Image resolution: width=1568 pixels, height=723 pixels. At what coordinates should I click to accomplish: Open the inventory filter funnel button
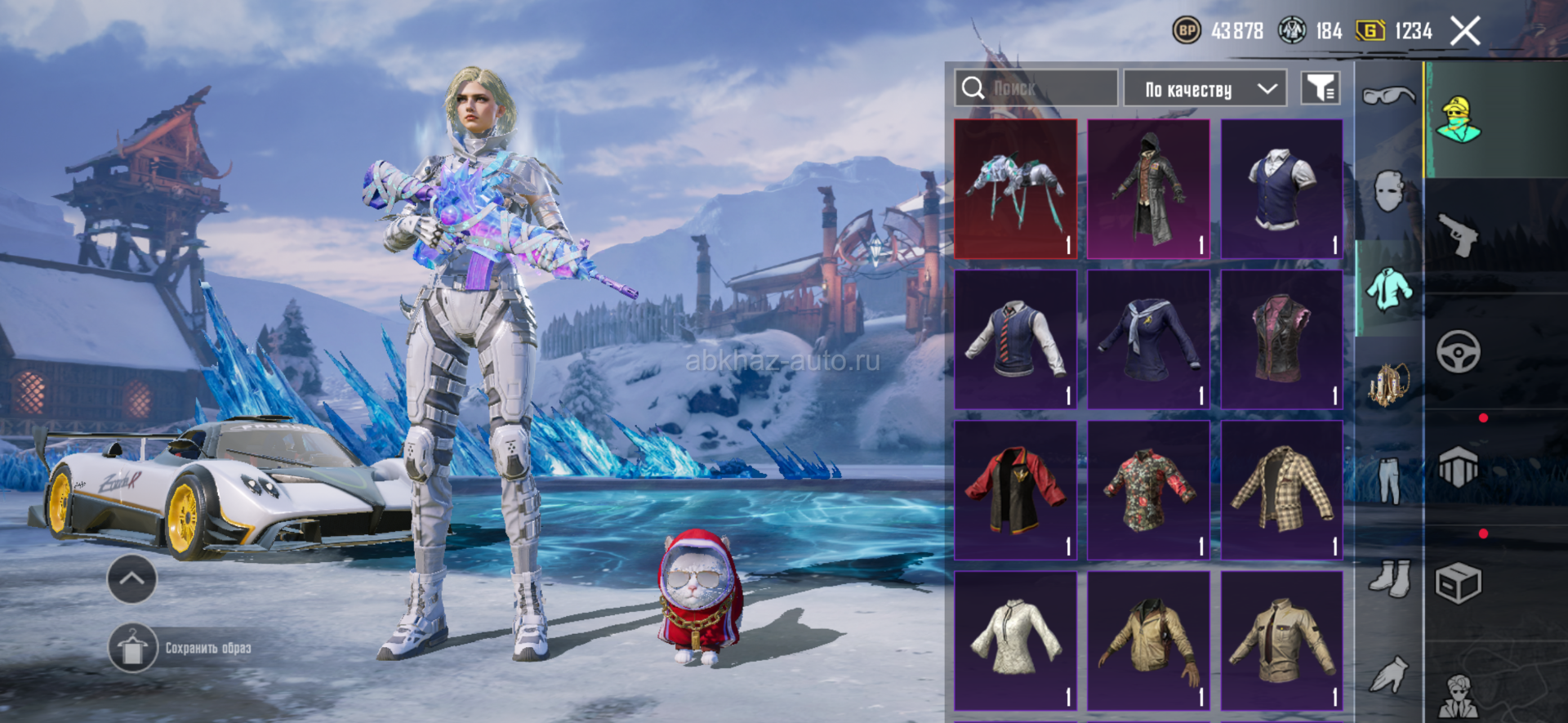point(1320,88)
